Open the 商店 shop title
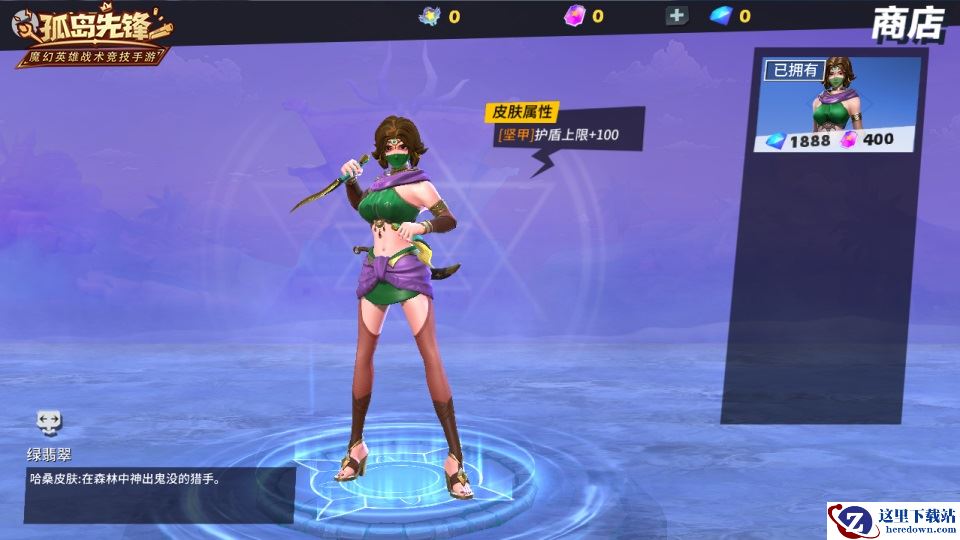Screen dimensions: 960x540 (907, 23)
